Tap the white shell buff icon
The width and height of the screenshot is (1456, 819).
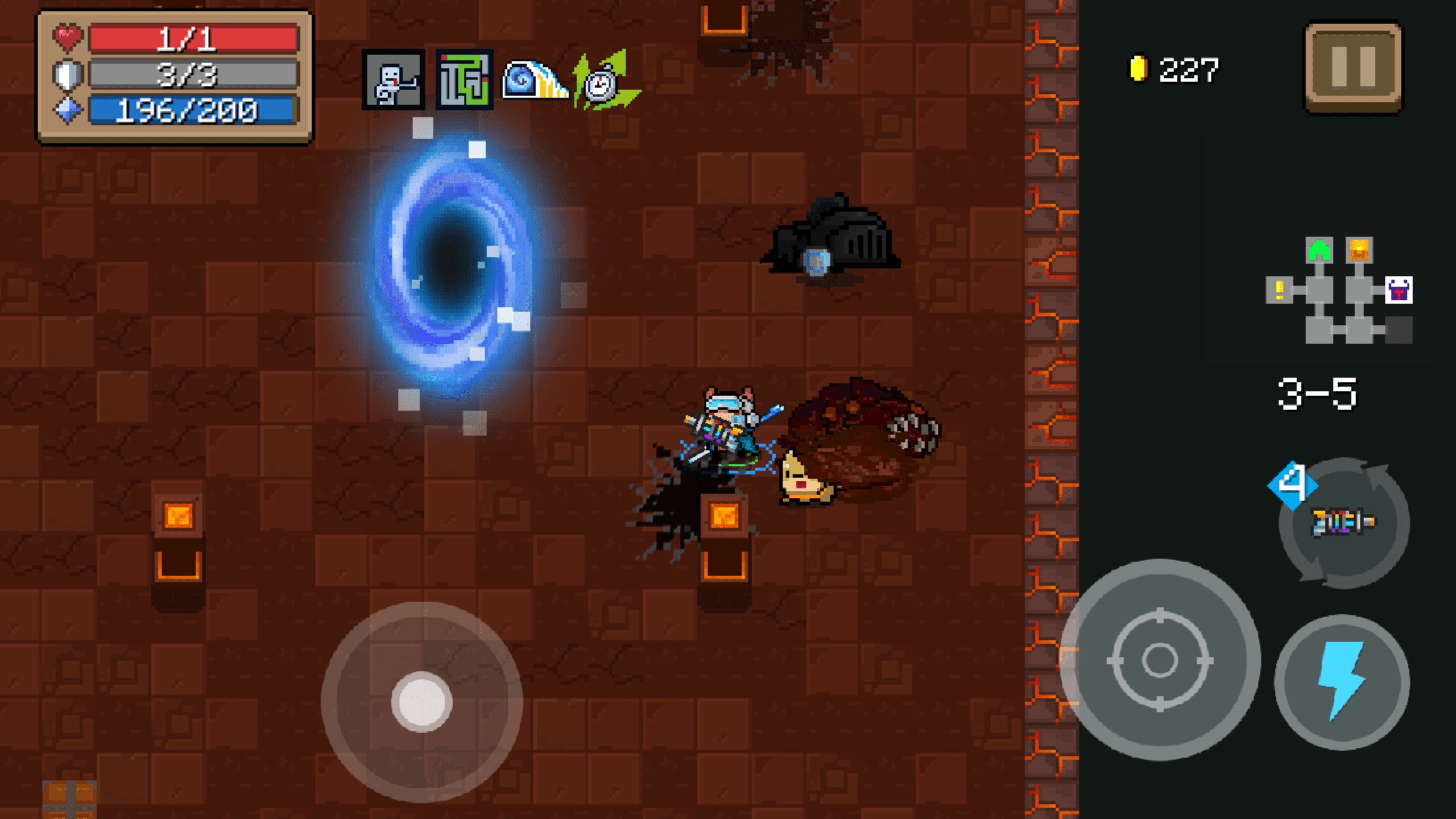coord(533,80)
